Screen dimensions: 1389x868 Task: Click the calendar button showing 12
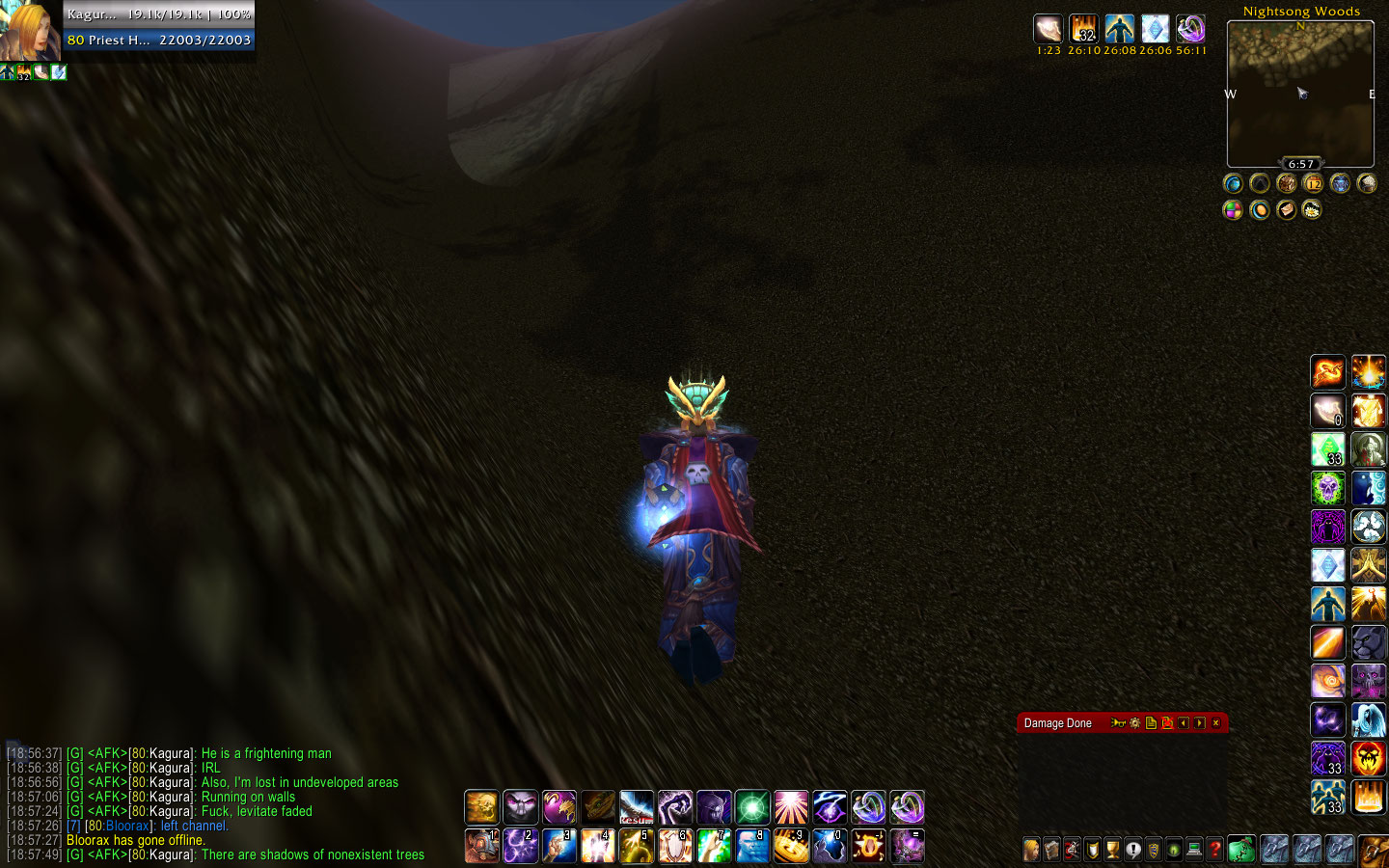point(1313,183)
